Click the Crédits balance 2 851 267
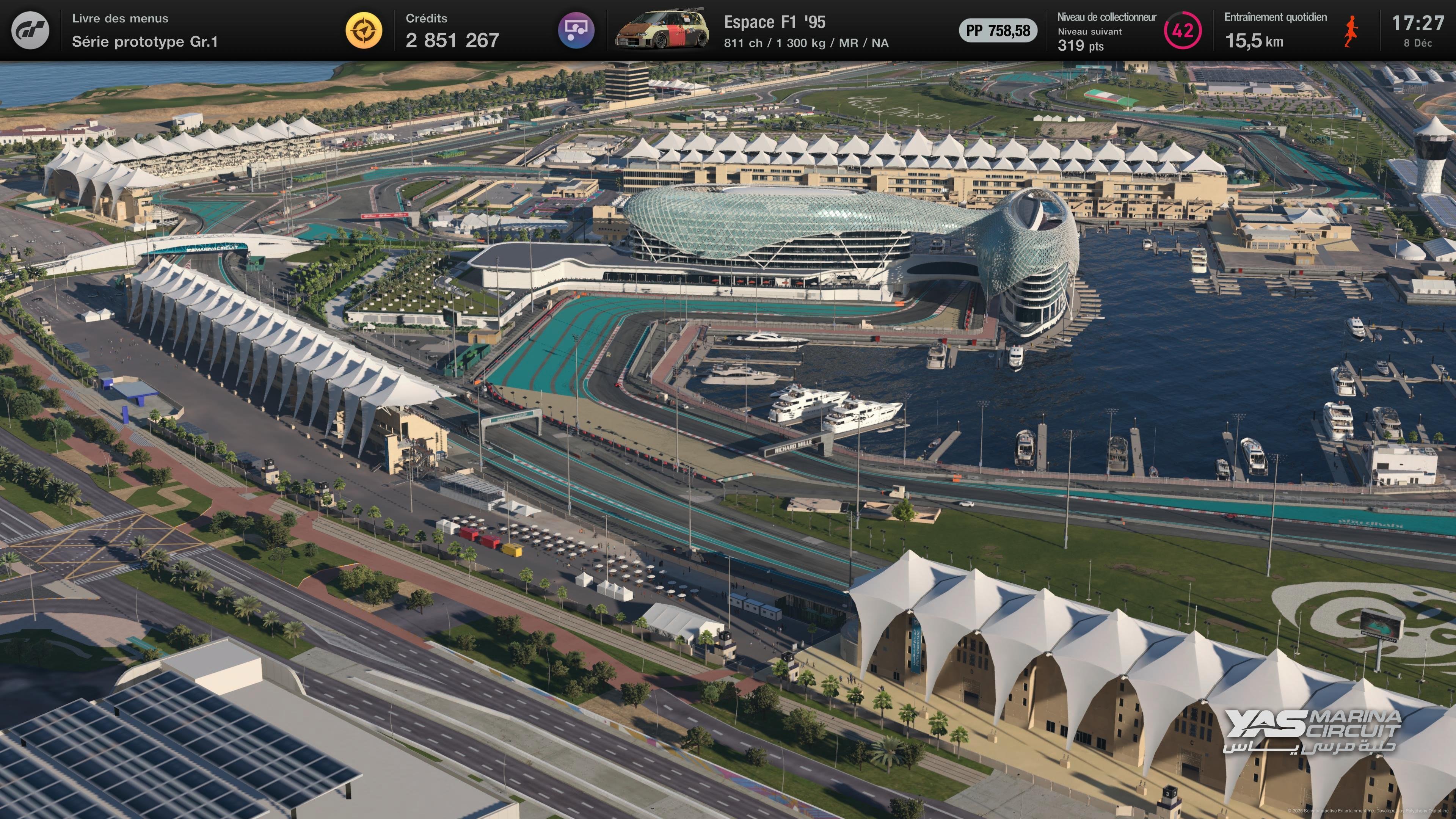Image resolution: width=1456 pixels, height=819 pixels. point(451,41)
